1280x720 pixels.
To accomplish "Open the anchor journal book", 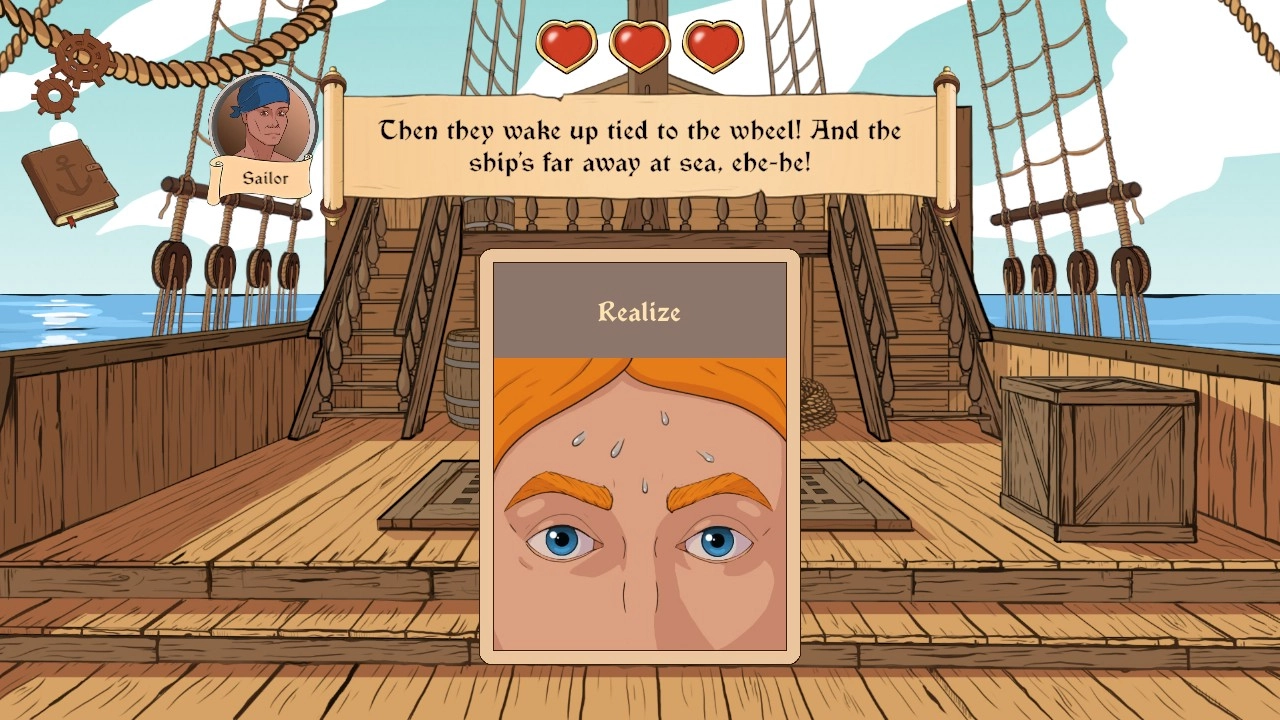I will click(x=69, y=181).
